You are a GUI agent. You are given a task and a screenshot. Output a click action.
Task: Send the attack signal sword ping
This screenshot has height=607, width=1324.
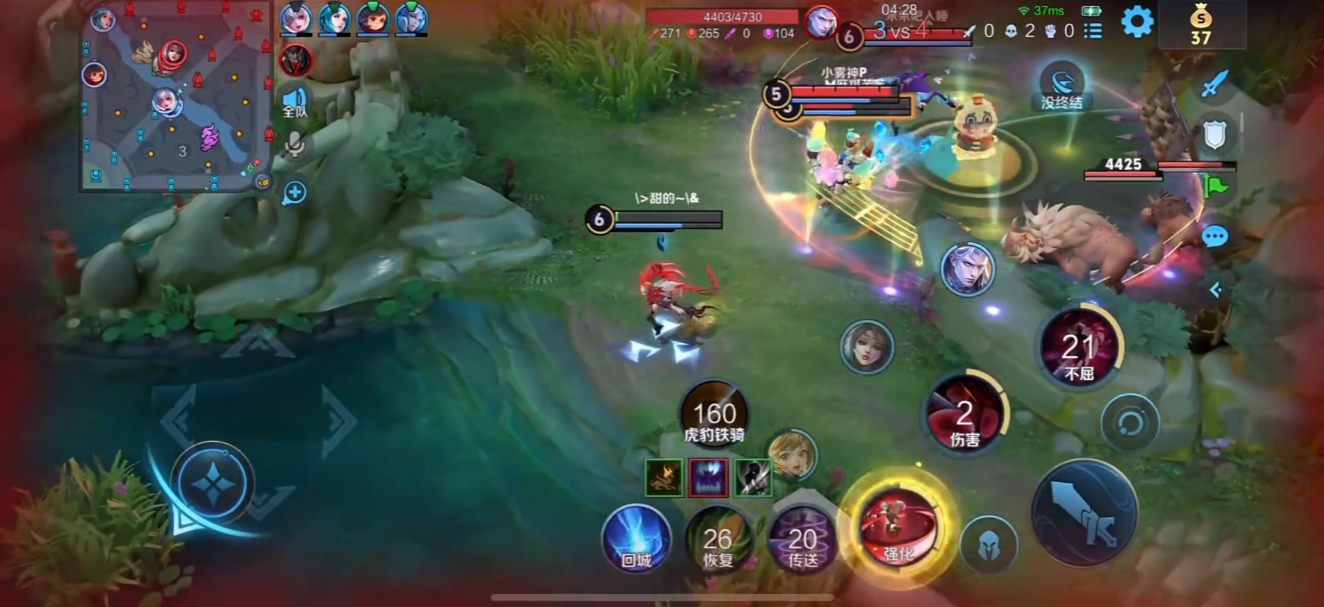tap(1214, 85)
